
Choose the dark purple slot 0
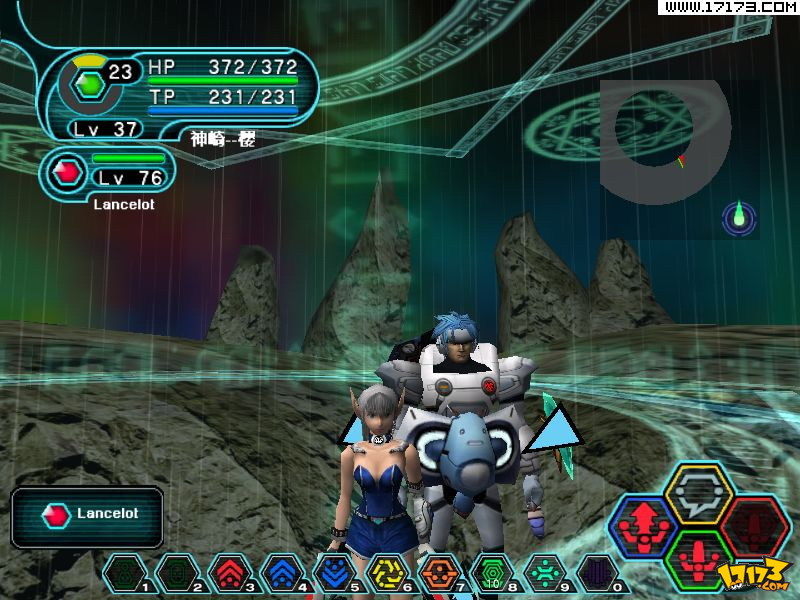[x=597, y=574]
